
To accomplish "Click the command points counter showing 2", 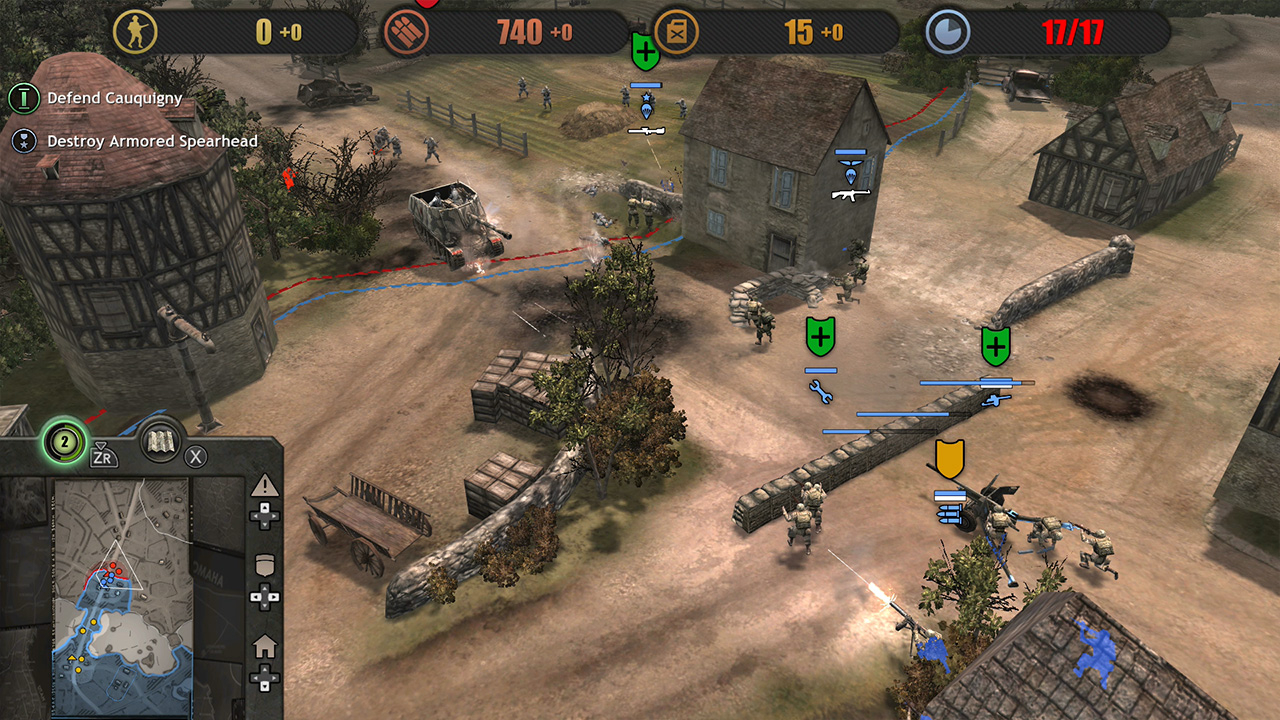I will [x=64, y=442].
